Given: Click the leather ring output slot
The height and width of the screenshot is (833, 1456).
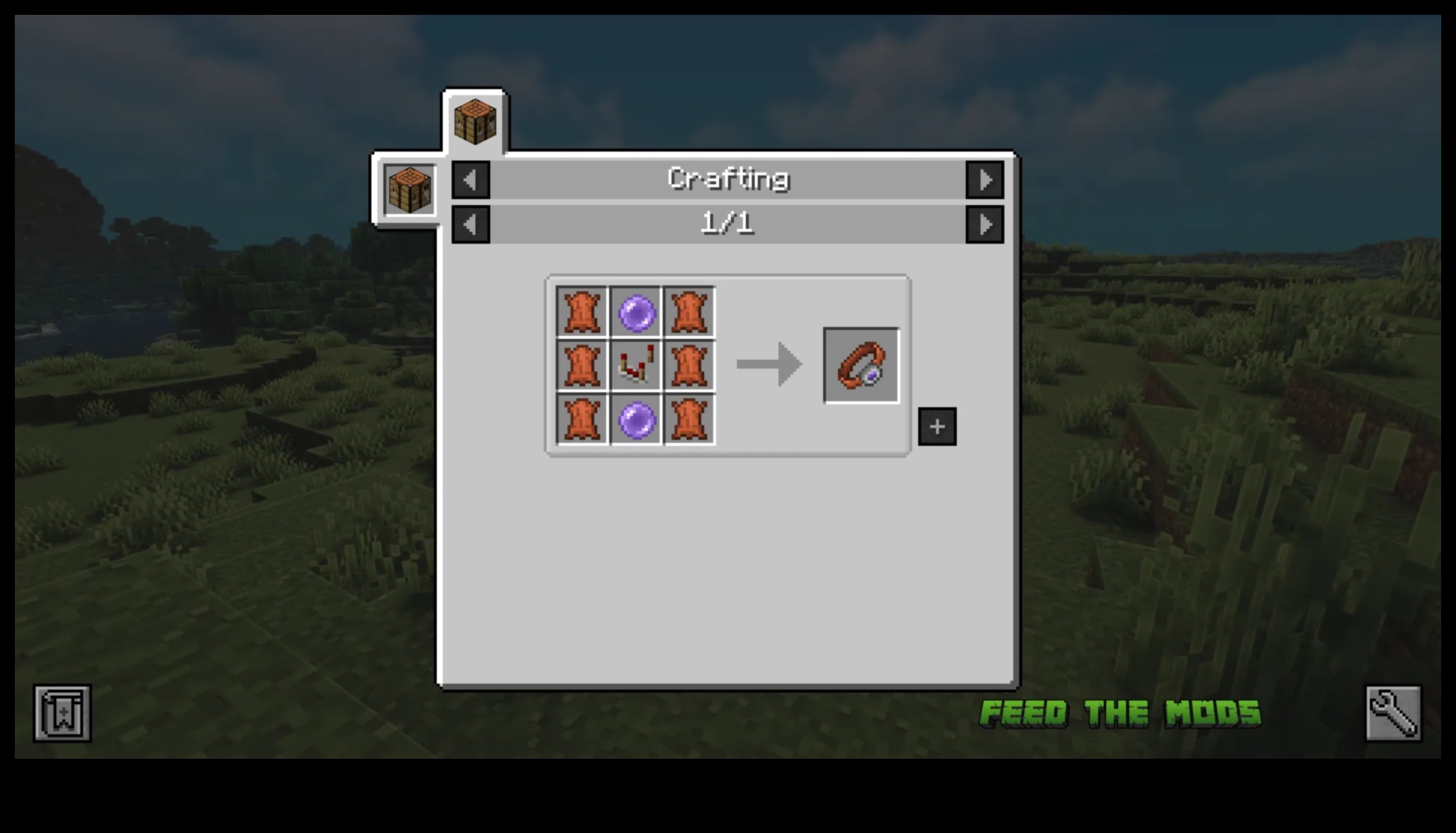Looking at the screenshot, I should click(x=861, y=366).
